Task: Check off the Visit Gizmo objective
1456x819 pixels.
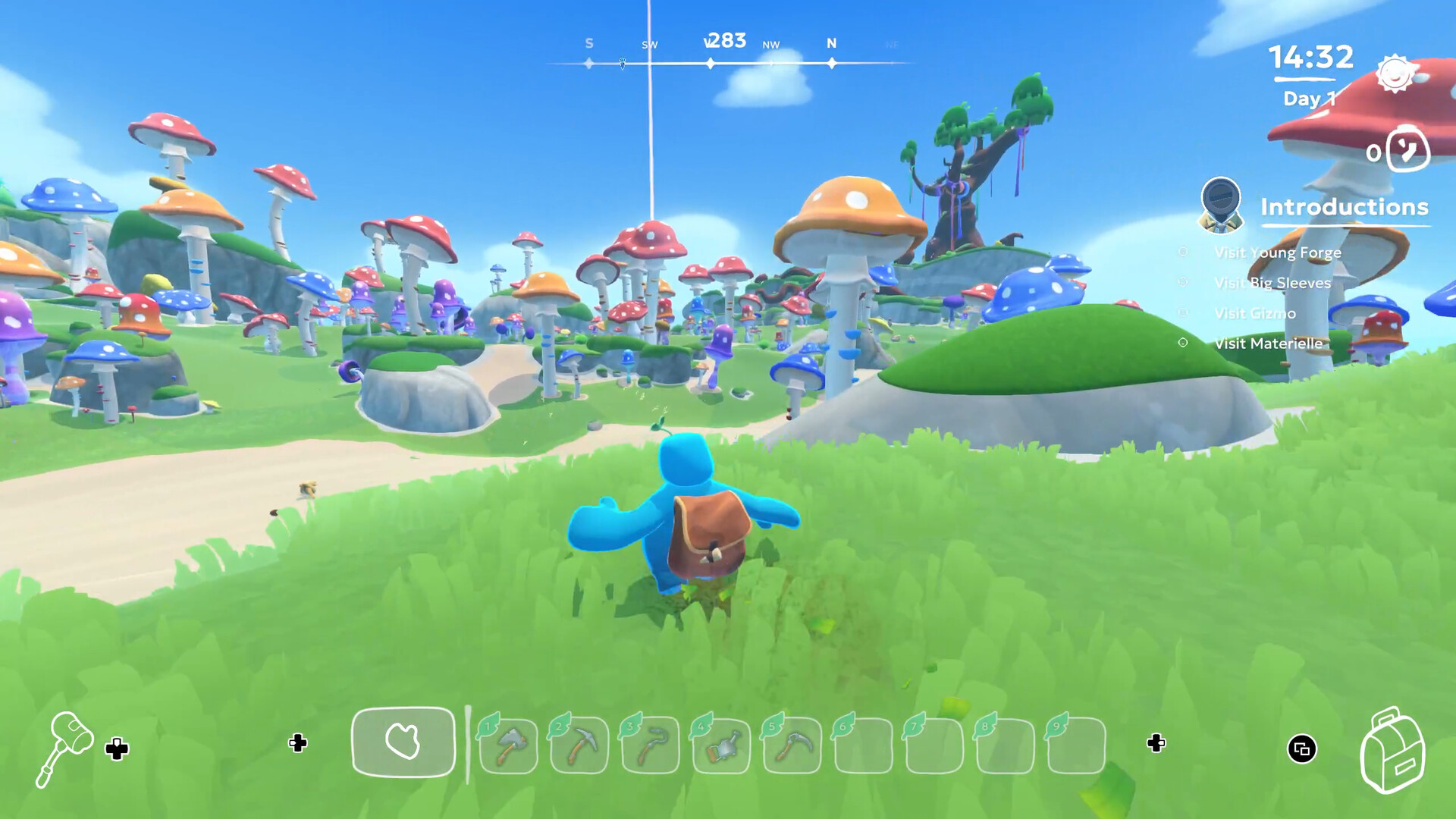Action: coord(1181,313)
